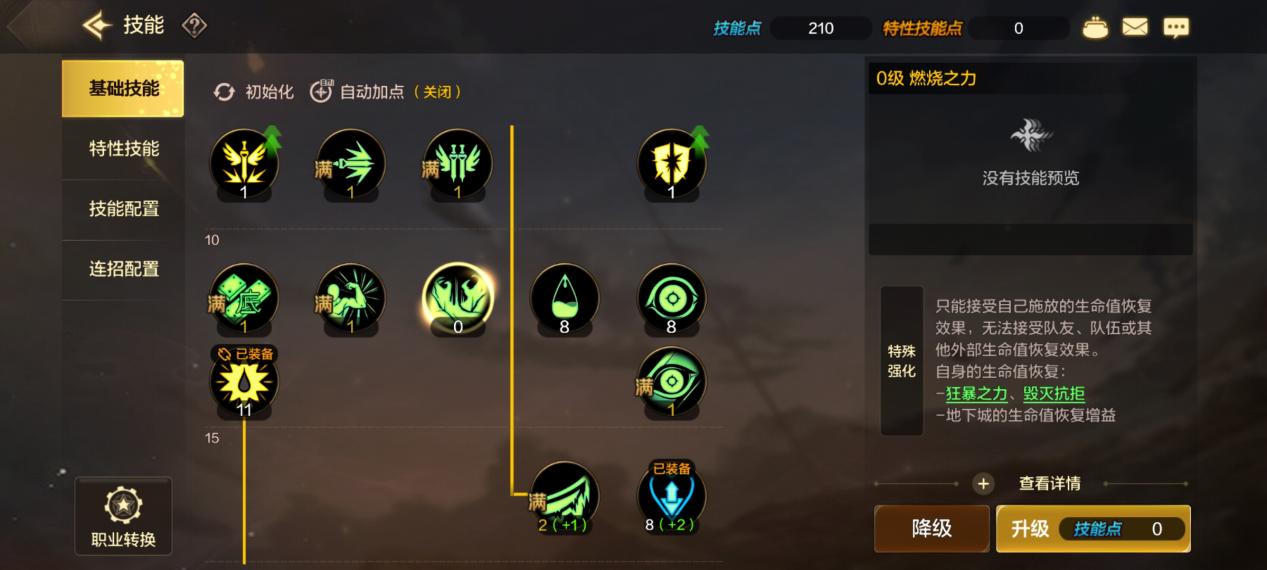Open the mail envelope icon
1267x570 pixels.
[1135, 28]
